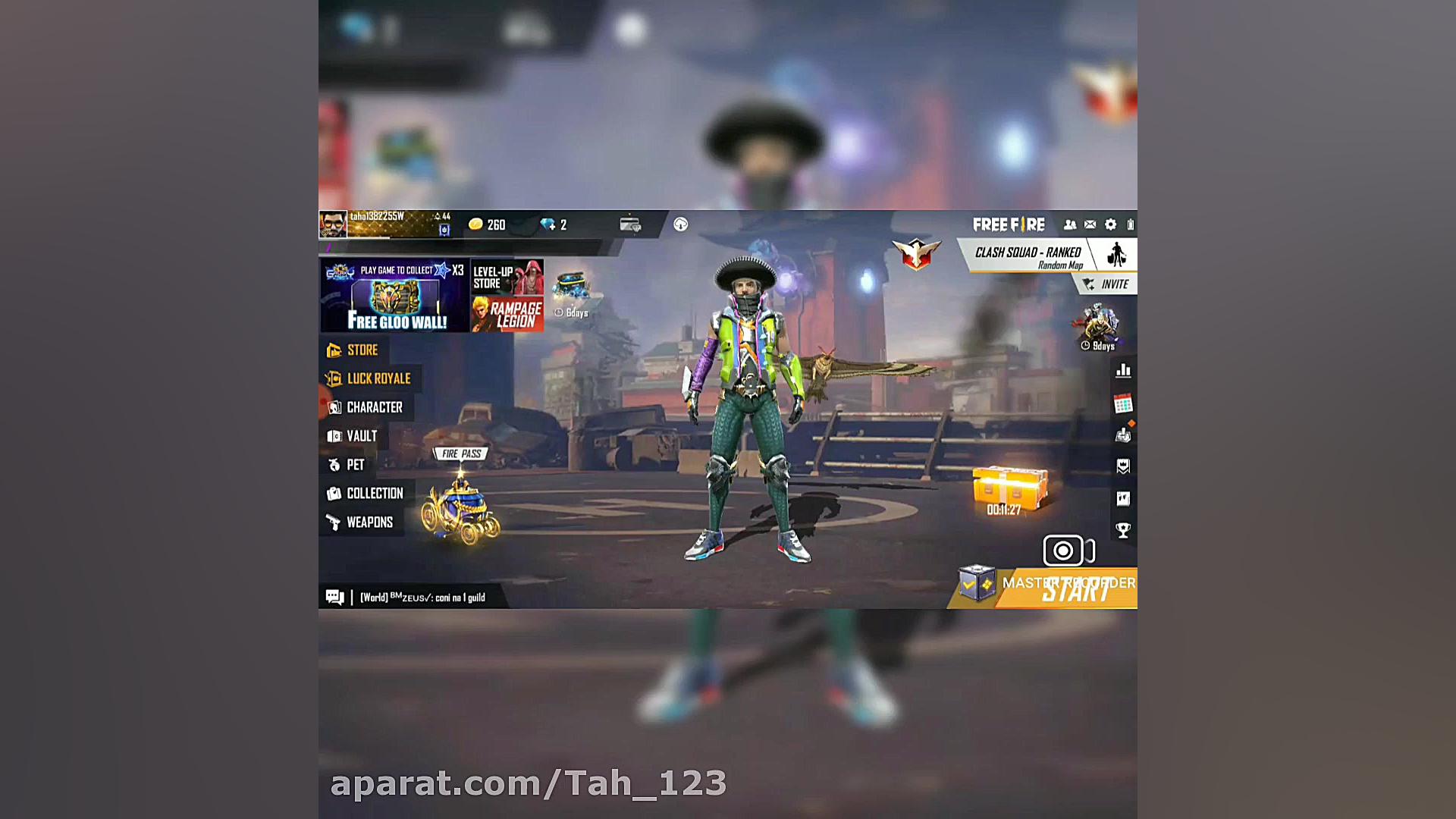
Task: Open the Trophy achievements icon
Action: 1123,529
